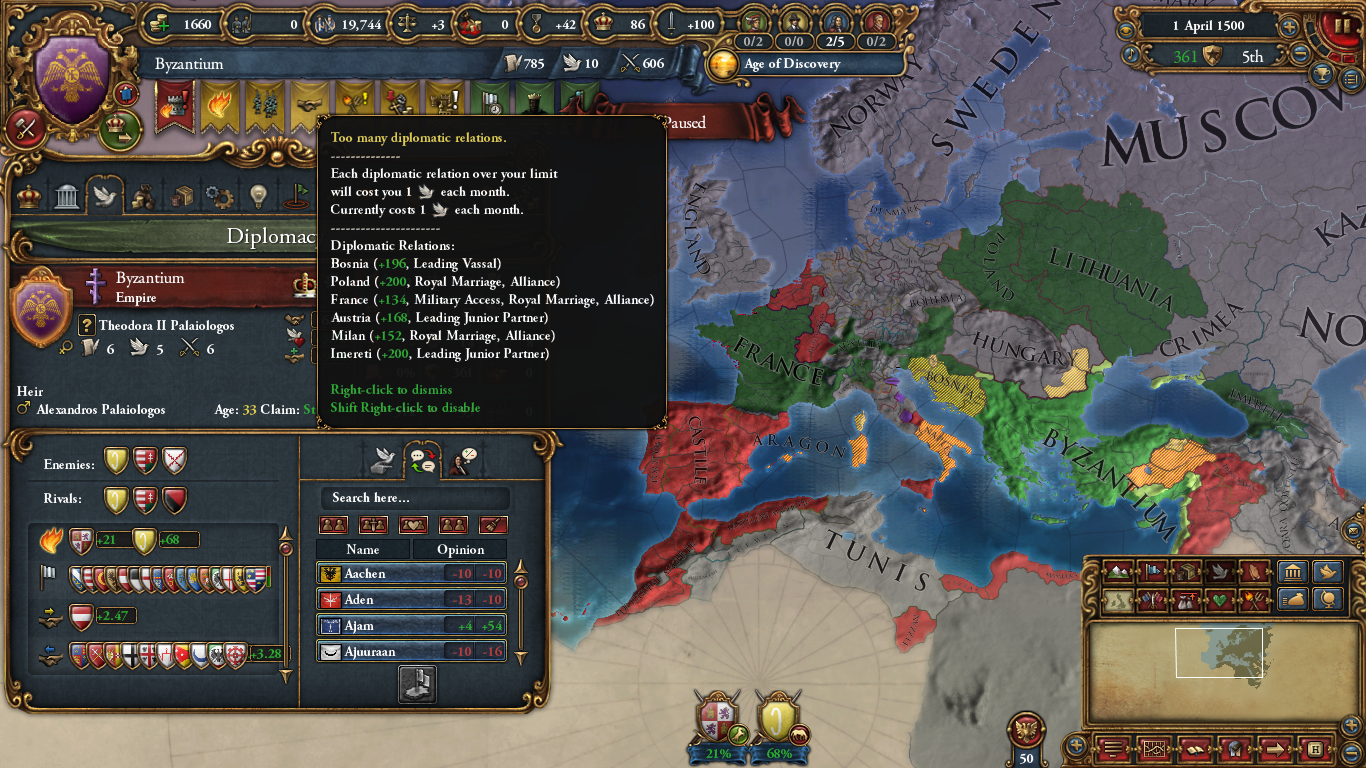Toggle the clear-filters brush option
Screen dimensions: 1366x768
pos(493,524)
